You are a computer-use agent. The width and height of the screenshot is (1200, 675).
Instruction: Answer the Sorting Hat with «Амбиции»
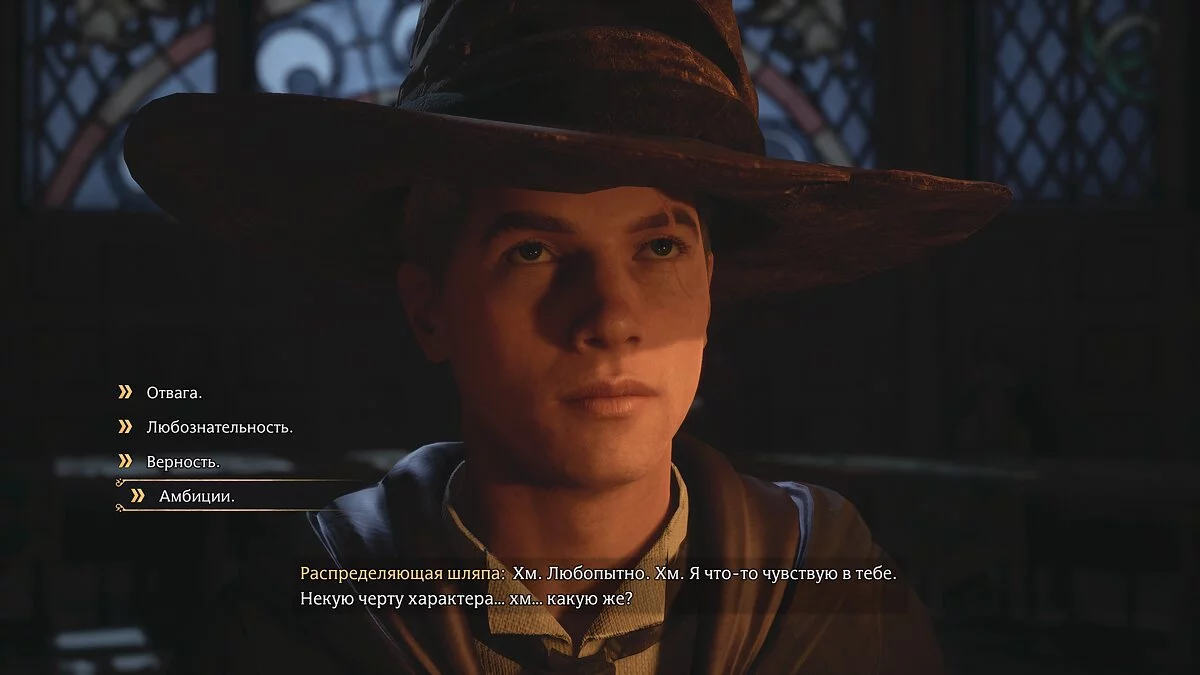196,496
